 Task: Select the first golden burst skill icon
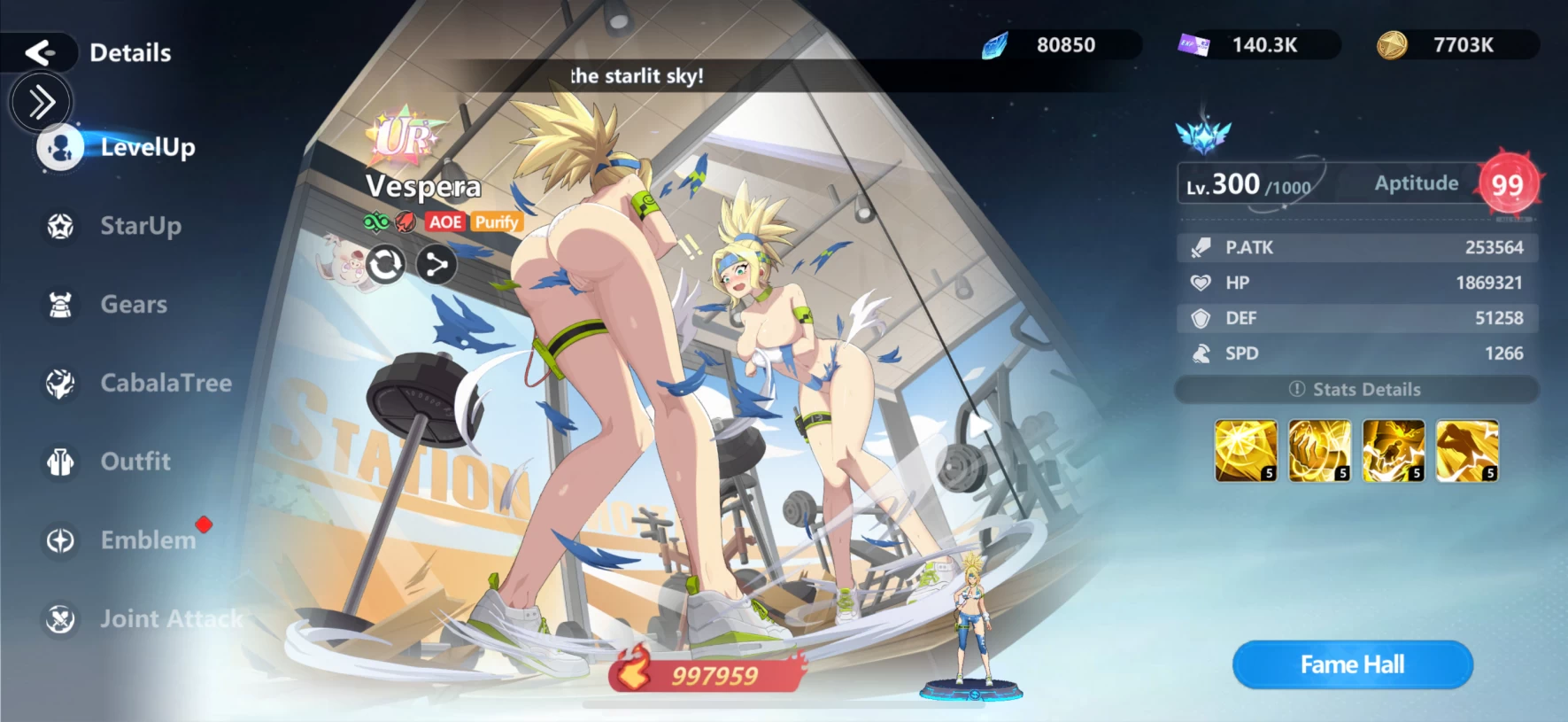[x=1246, y=451]
